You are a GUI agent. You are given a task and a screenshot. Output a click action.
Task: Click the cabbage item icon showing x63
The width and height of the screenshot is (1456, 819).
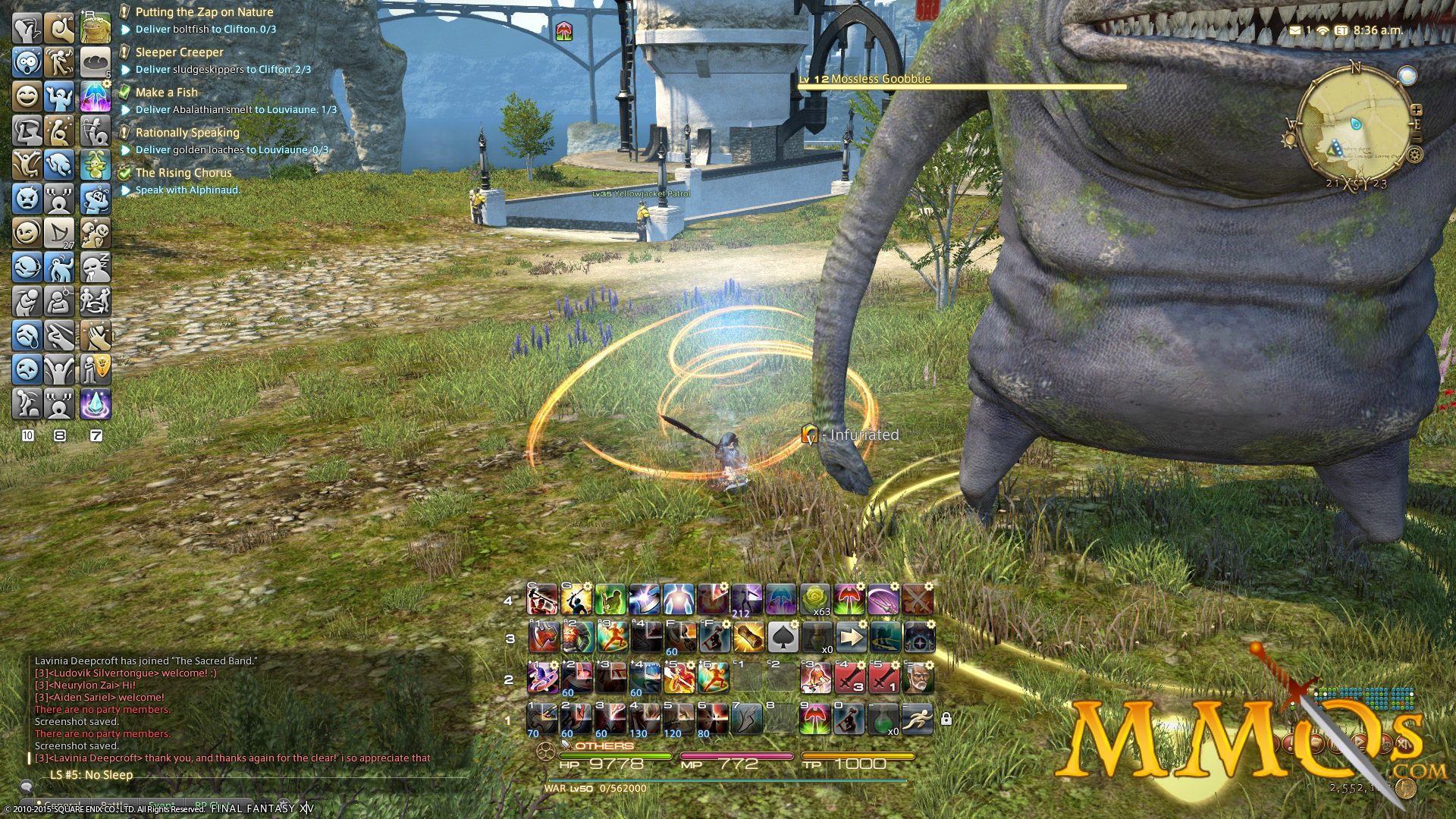tap(814, 599)
